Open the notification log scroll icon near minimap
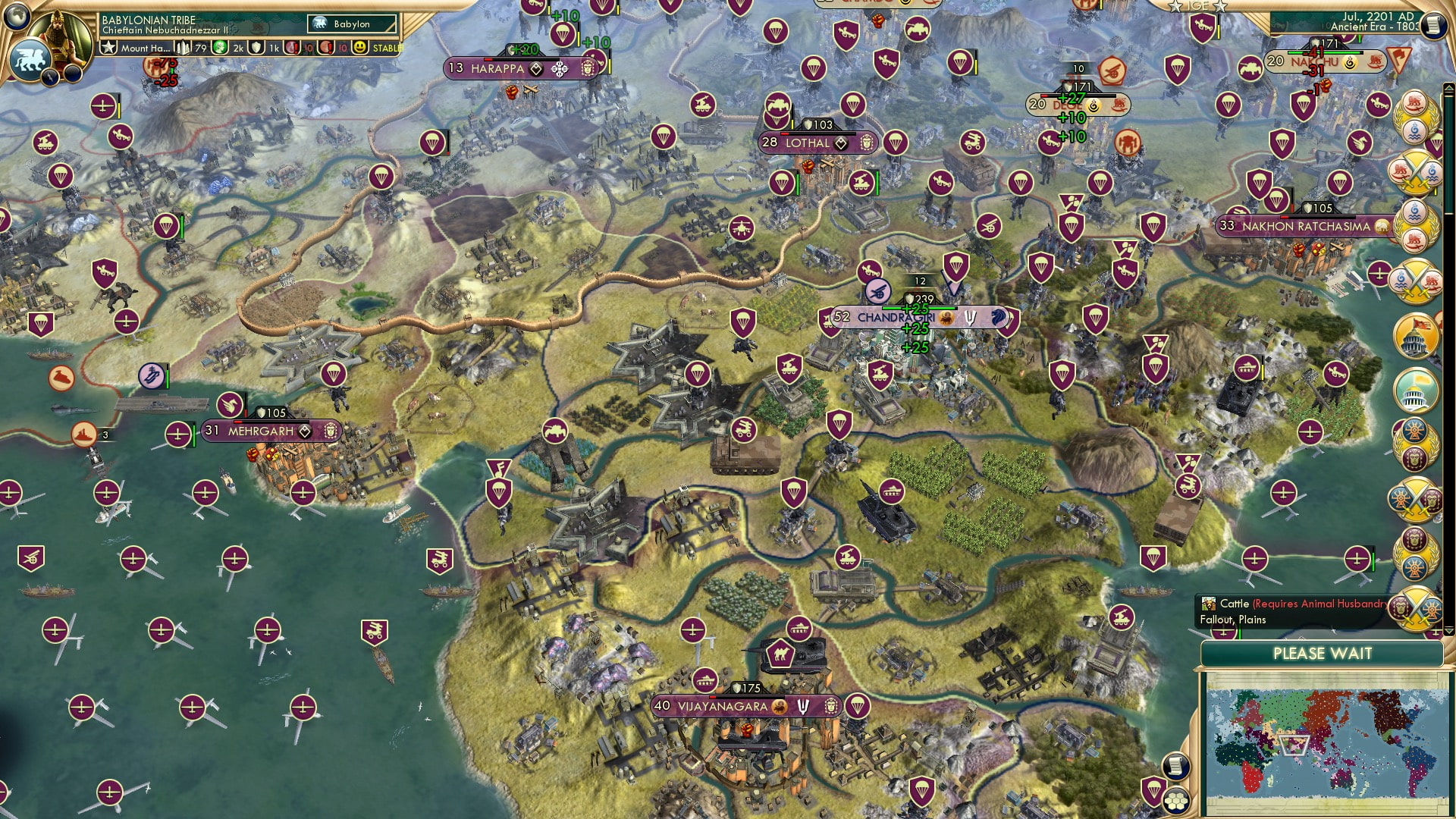The image size is (1456, 819). click(1175, 767)
